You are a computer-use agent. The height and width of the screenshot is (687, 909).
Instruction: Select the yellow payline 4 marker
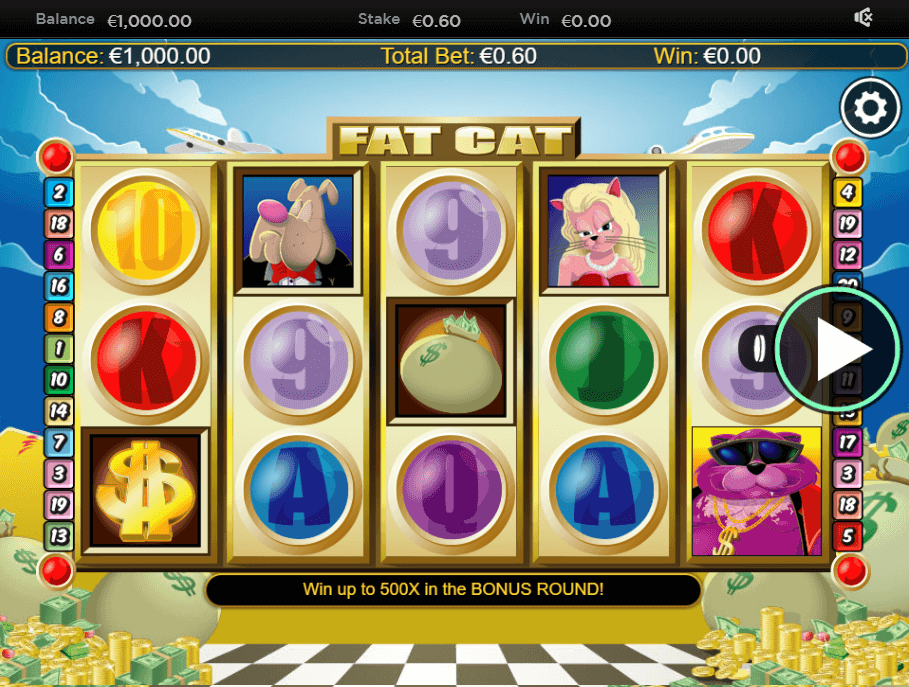coord(848,193)
